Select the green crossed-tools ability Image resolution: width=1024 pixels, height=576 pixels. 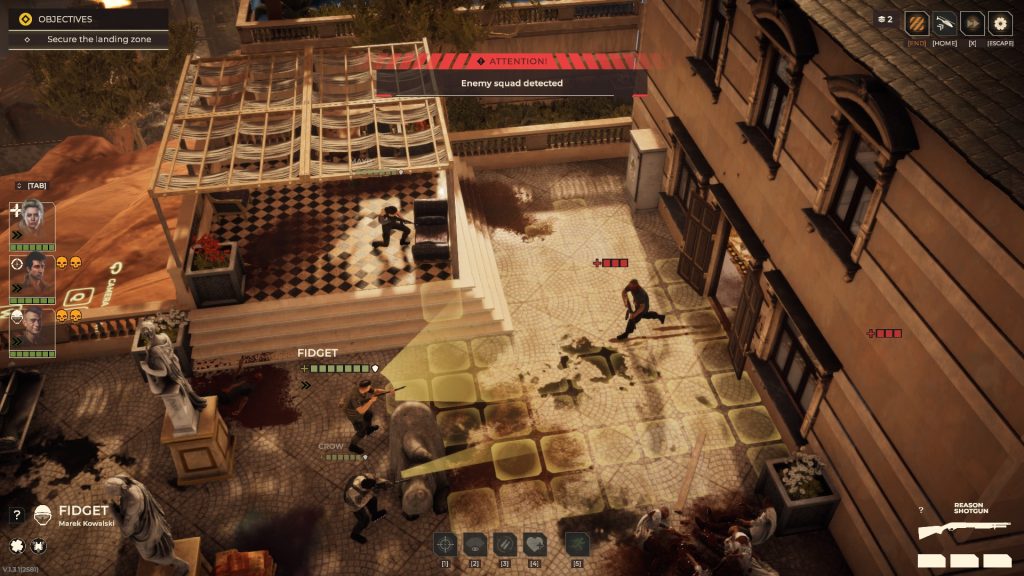tap(577, 543)
